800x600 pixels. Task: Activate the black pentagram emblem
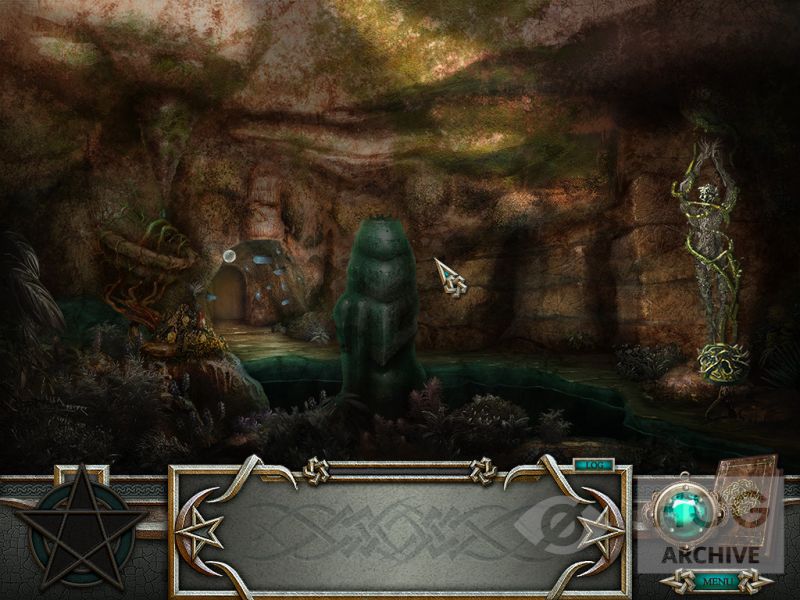(x=80, y=527)
